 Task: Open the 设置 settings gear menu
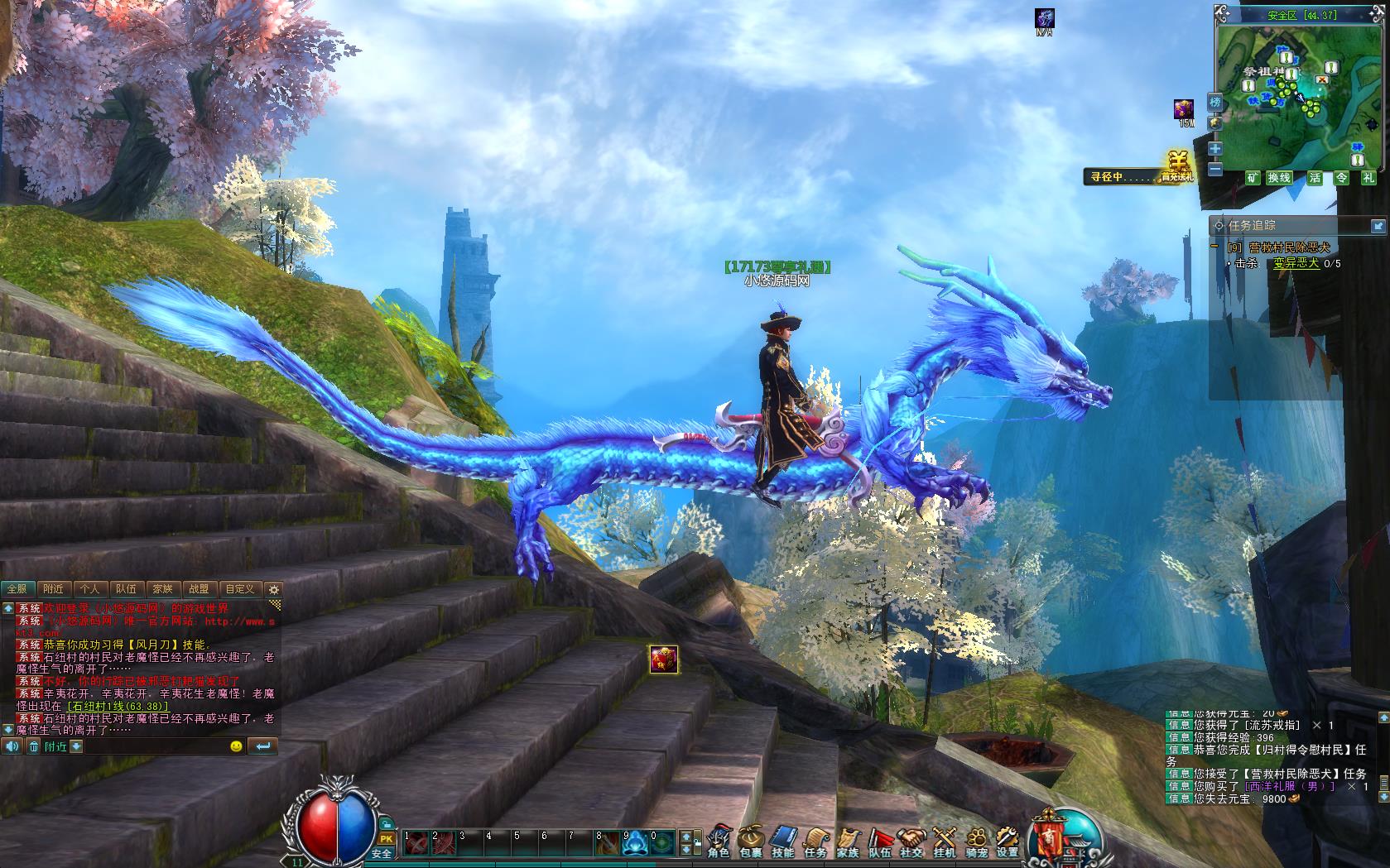(x=1007, y=842)
